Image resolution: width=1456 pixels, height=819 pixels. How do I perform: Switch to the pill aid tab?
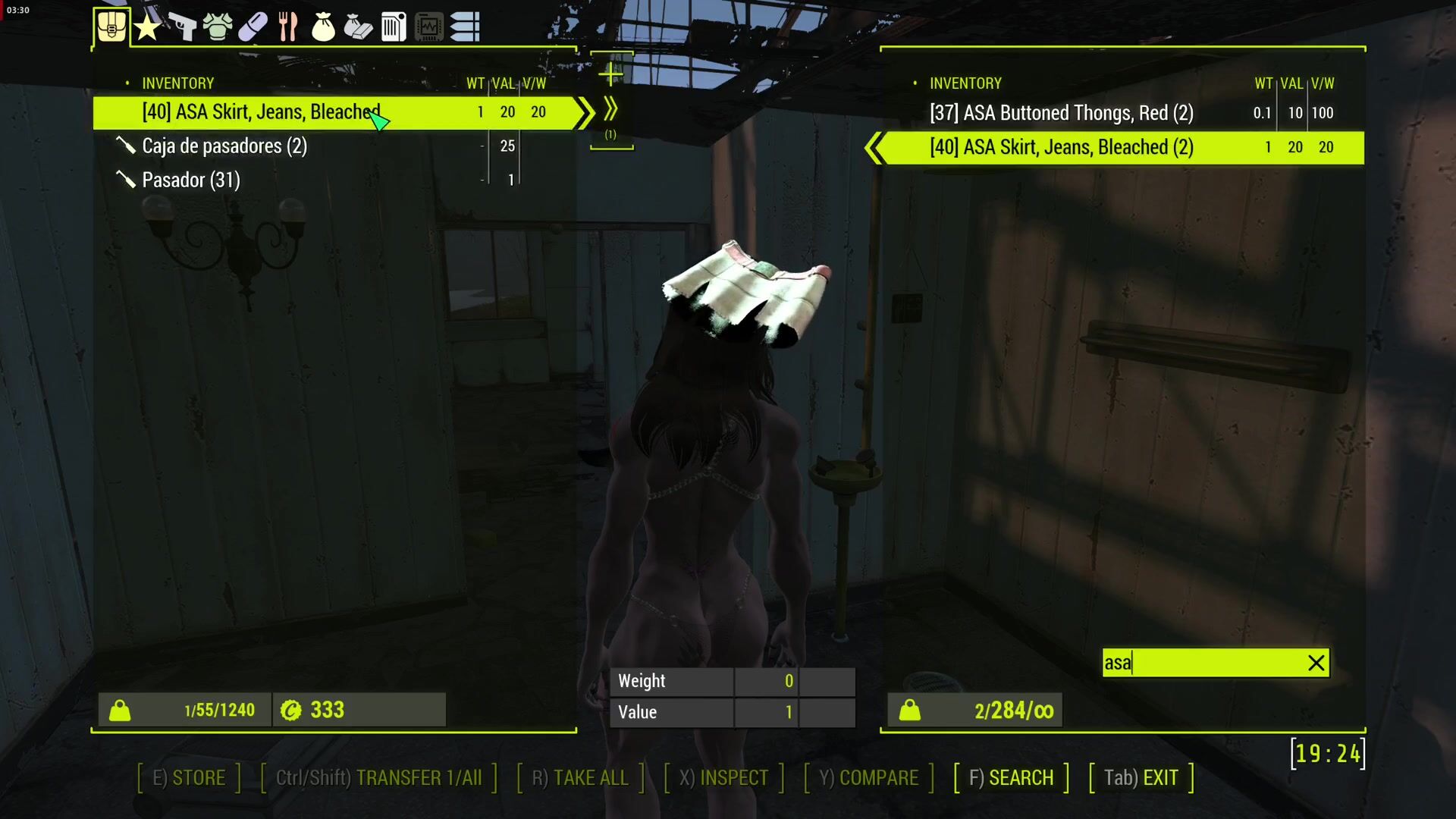[x=253, y=27]
